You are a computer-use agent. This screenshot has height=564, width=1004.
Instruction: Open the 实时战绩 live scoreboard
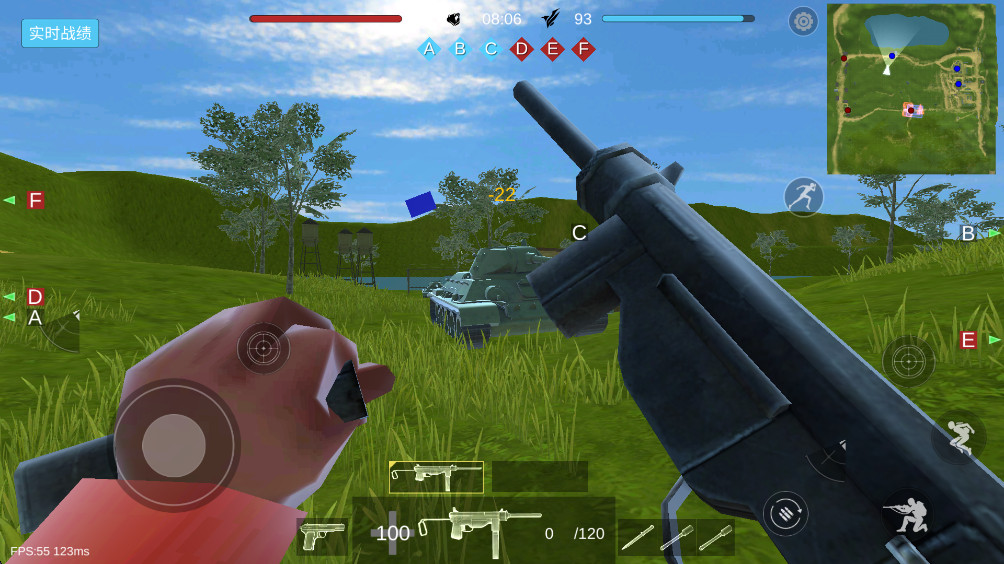coord(60,33)
